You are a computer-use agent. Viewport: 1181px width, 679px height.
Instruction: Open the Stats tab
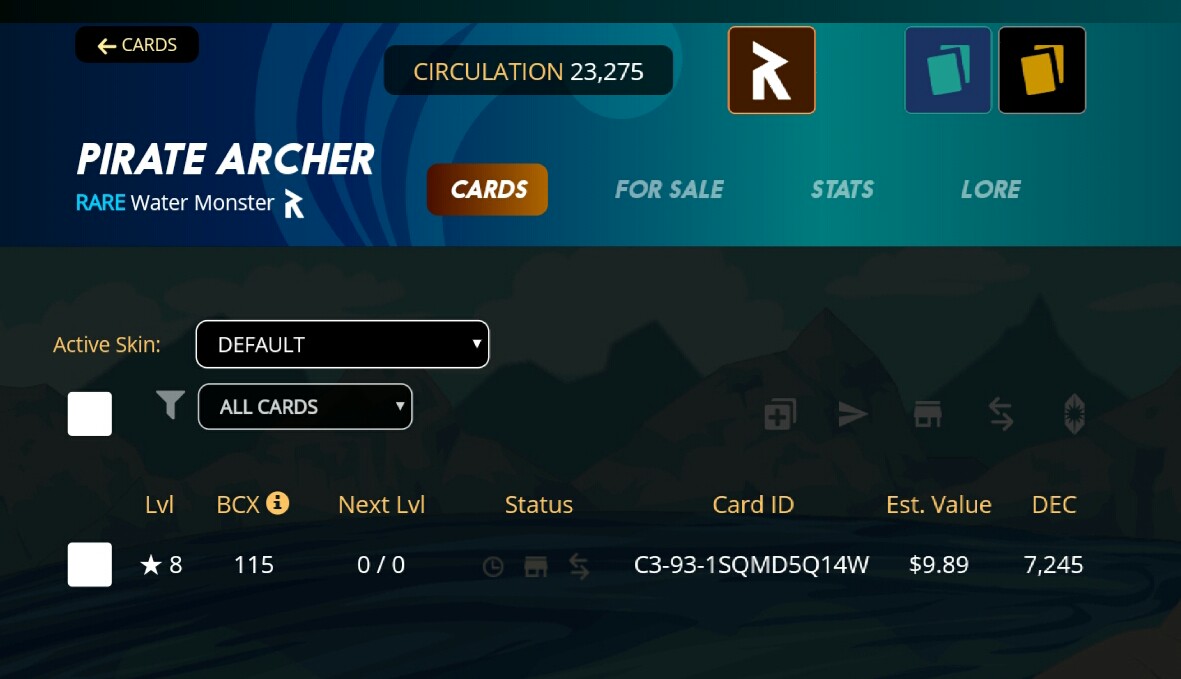pos(842,190)
